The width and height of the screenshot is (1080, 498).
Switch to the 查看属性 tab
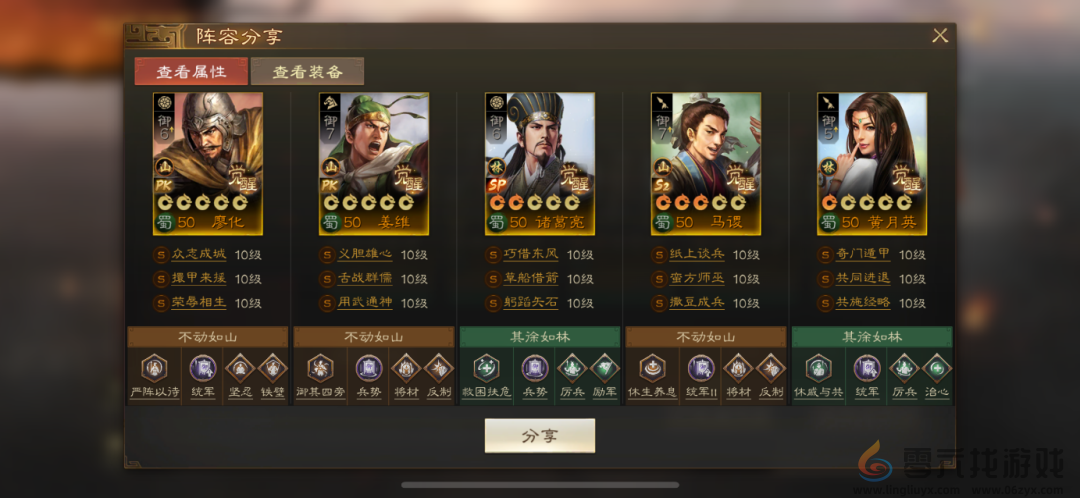tap(192, 72)
